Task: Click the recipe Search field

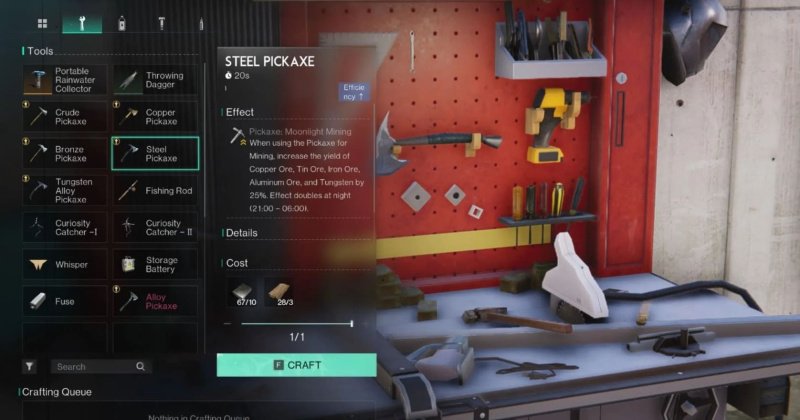Action: coord(95,367)
